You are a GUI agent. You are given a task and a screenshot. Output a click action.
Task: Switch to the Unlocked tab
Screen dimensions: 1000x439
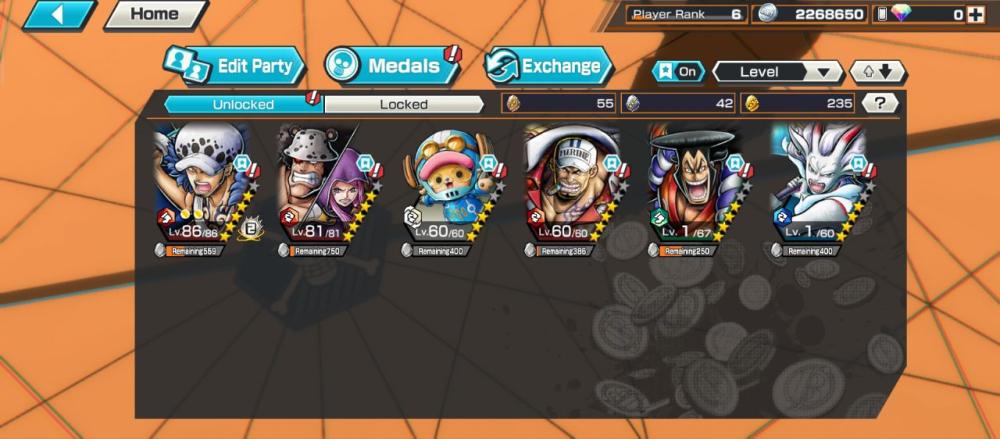[243, 103]
